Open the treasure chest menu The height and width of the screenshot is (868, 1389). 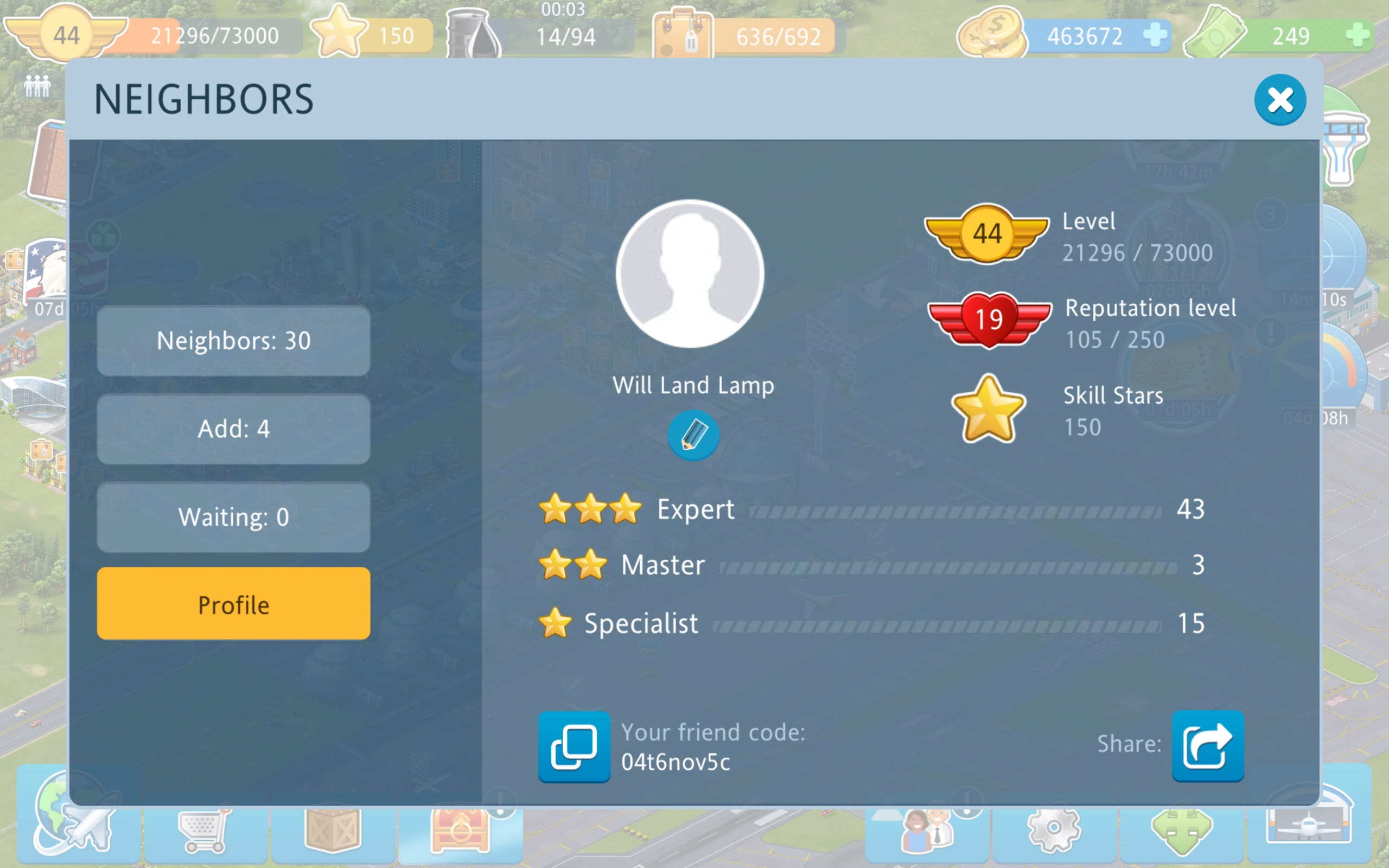tap(460, 831)
